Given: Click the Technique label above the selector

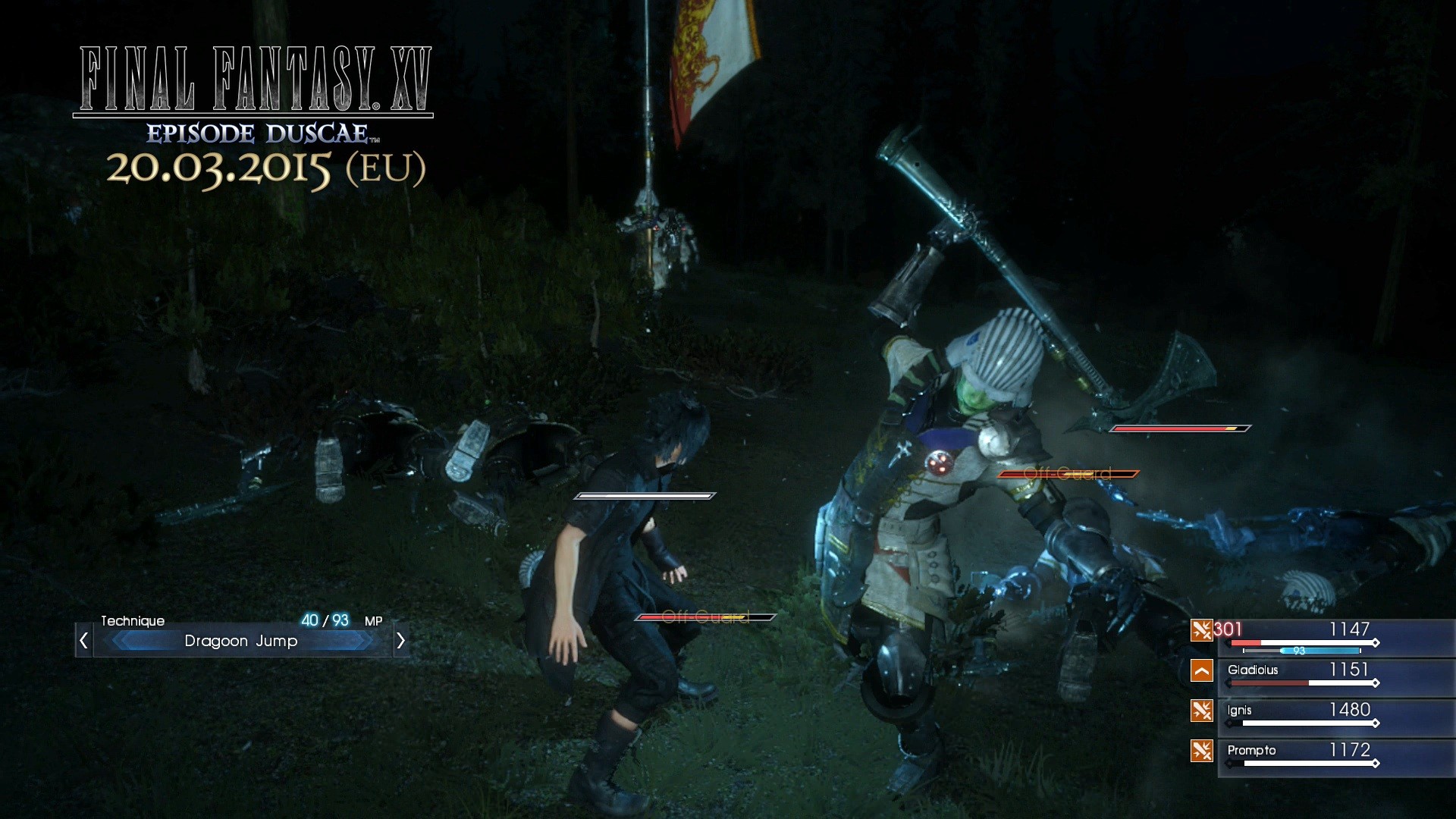Looking at the screenshot, I should click(x=133, y=621).
